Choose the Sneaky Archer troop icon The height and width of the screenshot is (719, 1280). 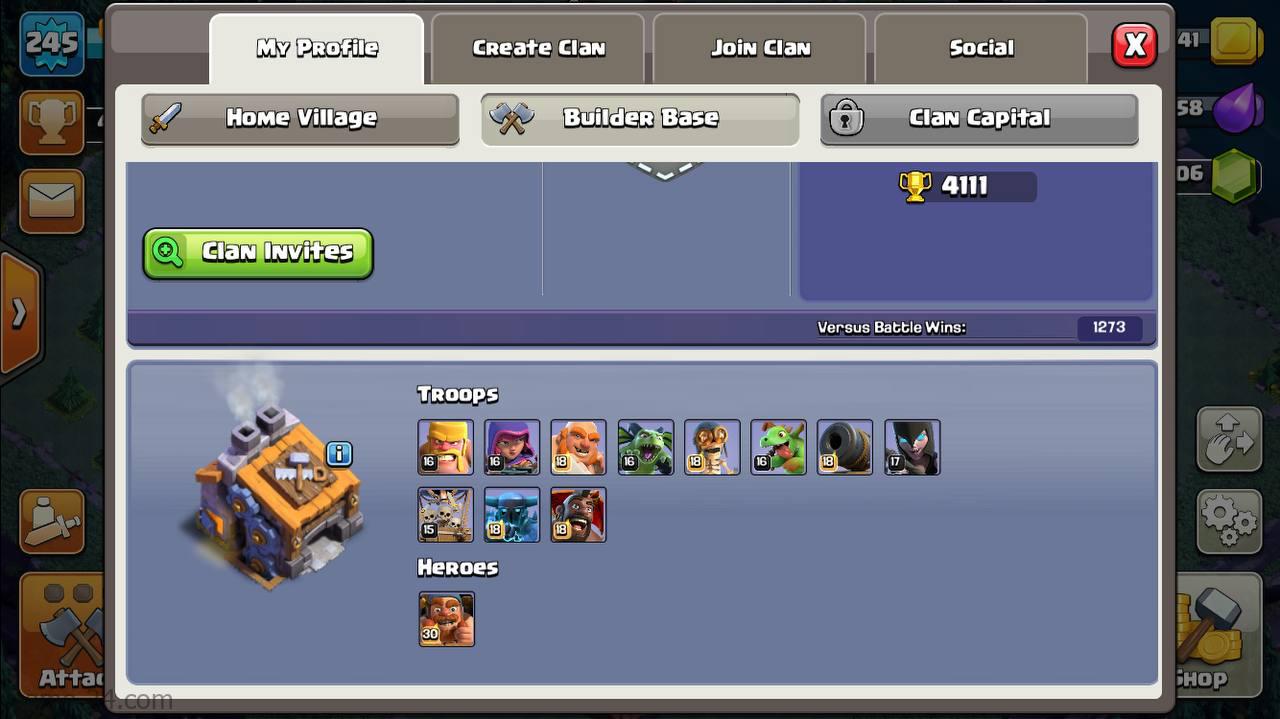click(512, 447)
